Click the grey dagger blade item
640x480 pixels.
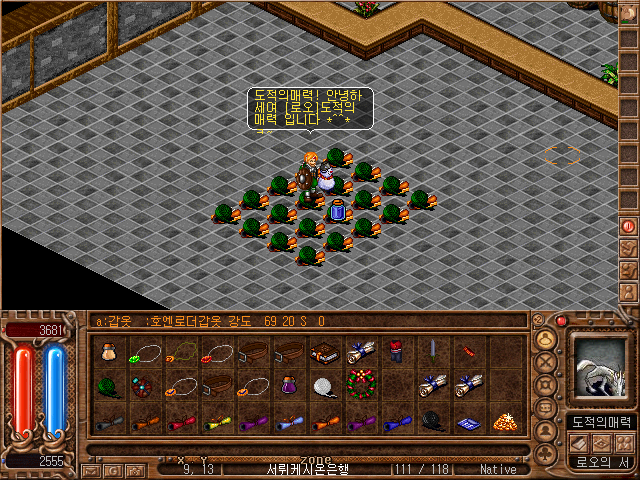[432, 350]
